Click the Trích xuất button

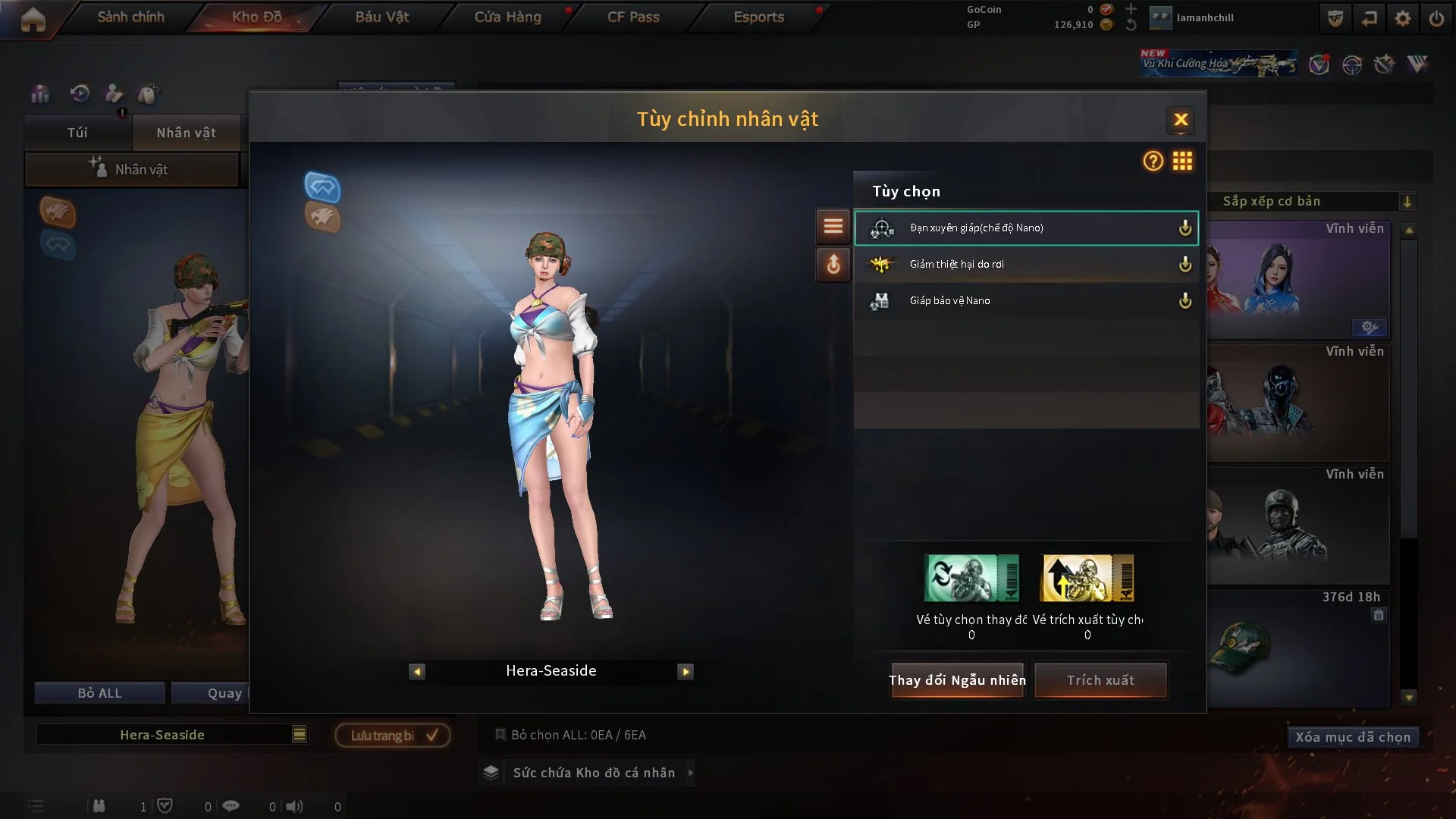pyautogui.click(x=1100, y=680)
